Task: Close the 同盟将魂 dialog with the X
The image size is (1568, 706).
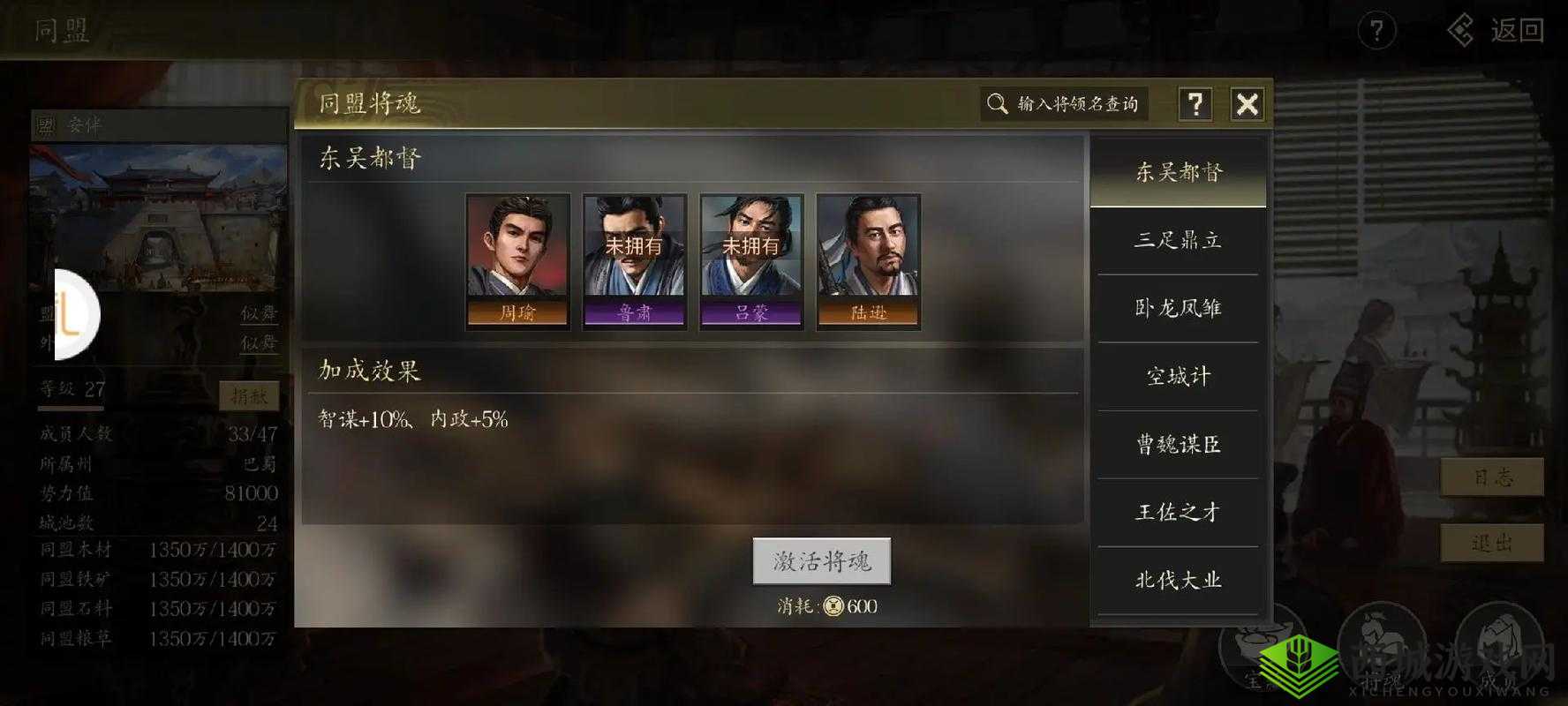Action: click(x=1248, y=103)
